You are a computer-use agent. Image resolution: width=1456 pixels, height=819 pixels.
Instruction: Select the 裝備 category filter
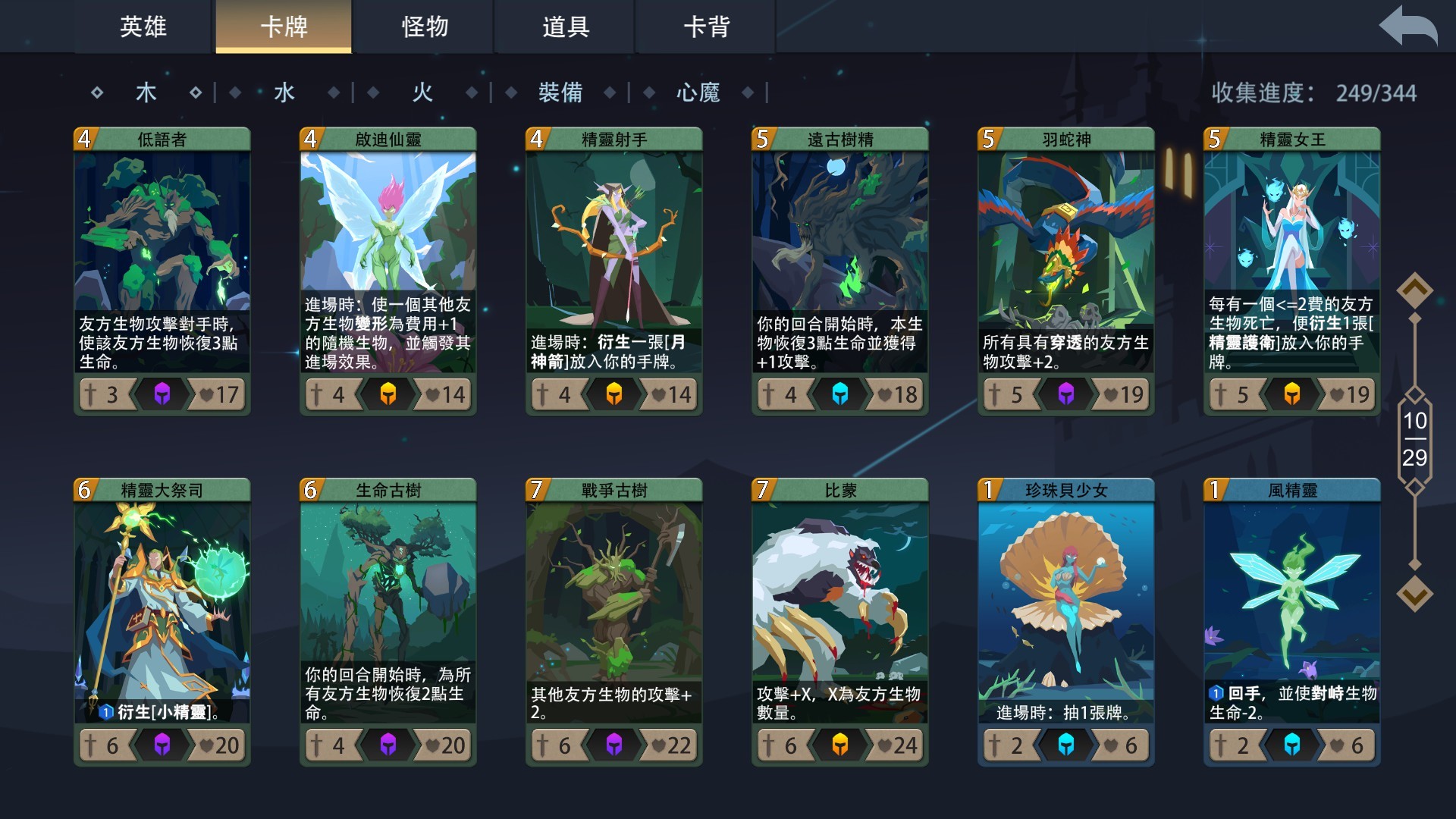560,92
